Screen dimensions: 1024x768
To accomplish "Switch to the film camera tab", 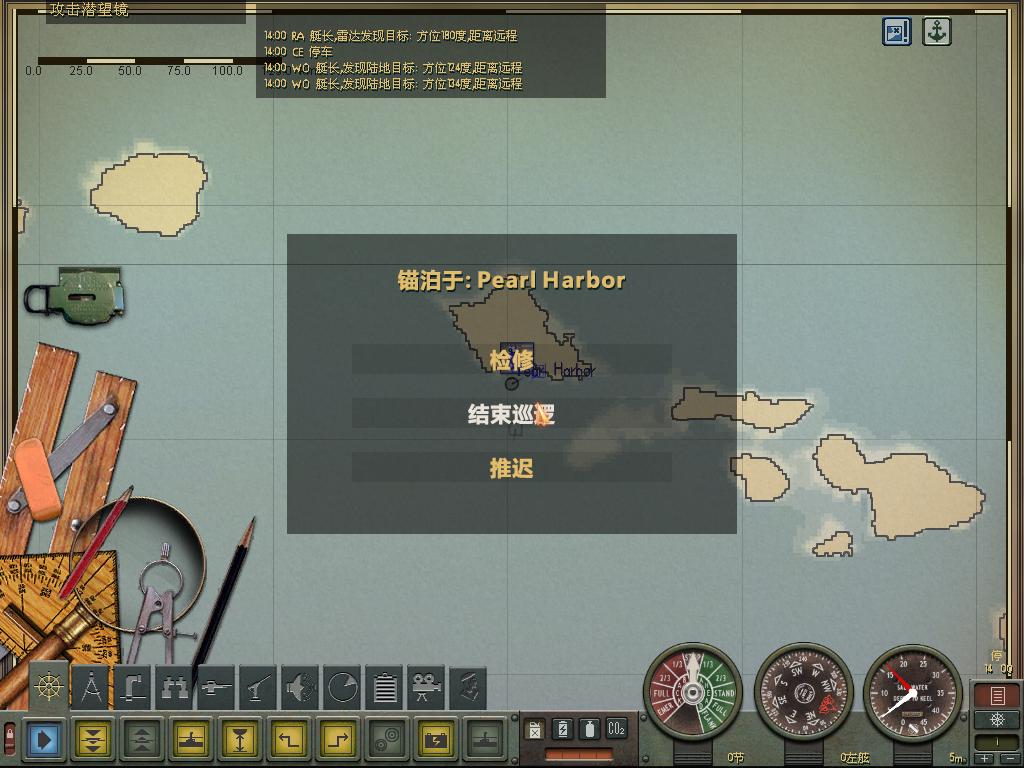I will (x=426, y=687).
